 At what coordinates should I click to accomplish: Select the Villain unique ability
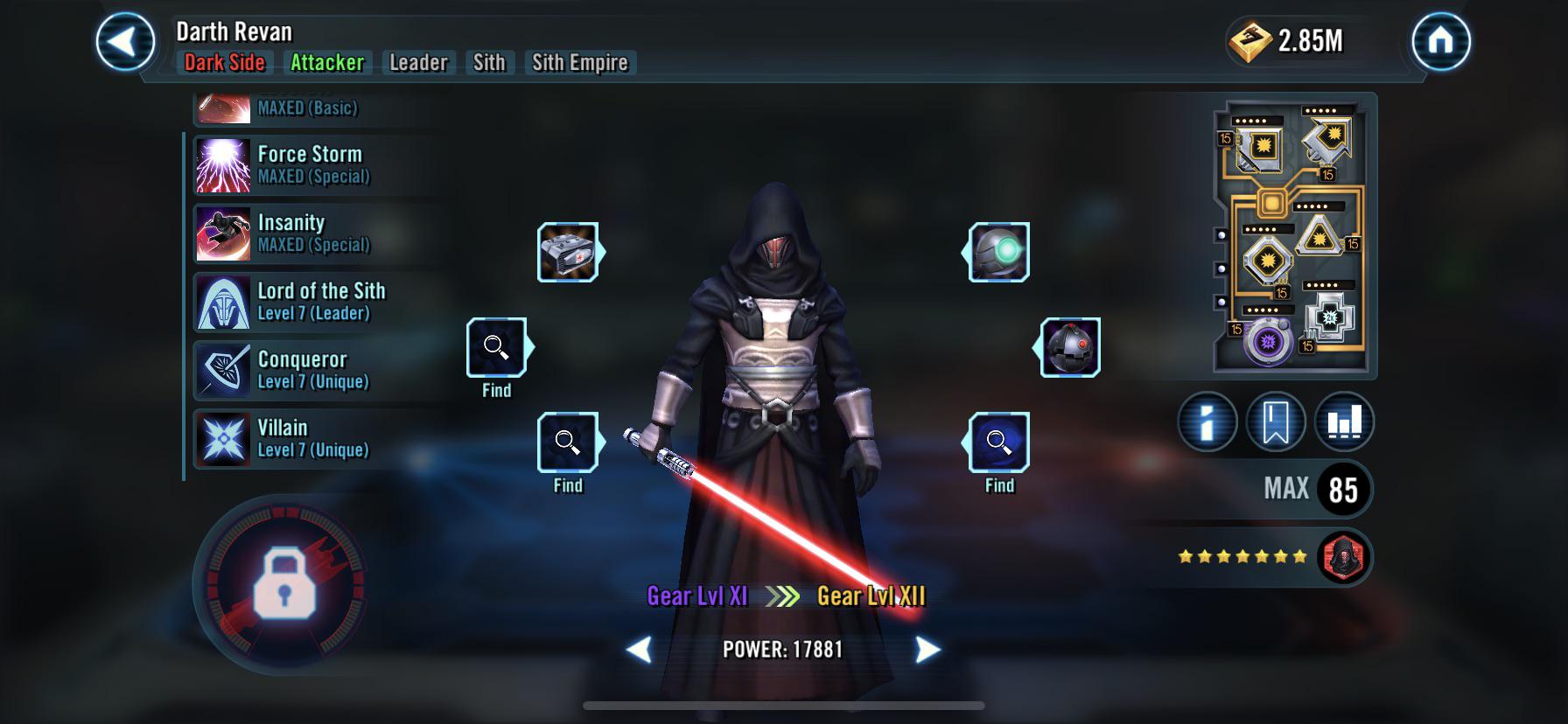coord(282,438)
